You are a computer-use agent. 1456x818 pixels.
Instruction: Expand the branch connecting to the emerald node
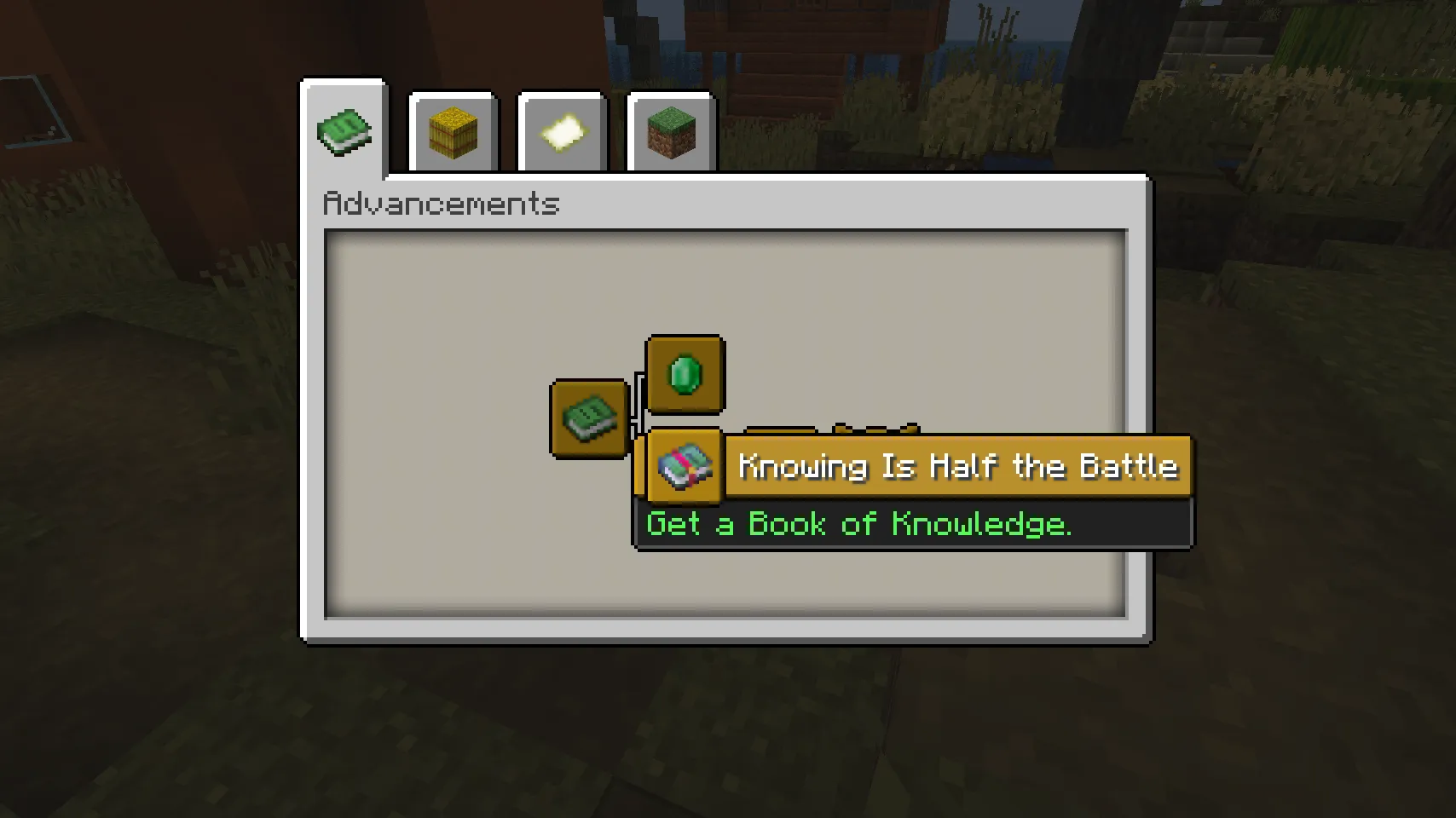point(685,375)
